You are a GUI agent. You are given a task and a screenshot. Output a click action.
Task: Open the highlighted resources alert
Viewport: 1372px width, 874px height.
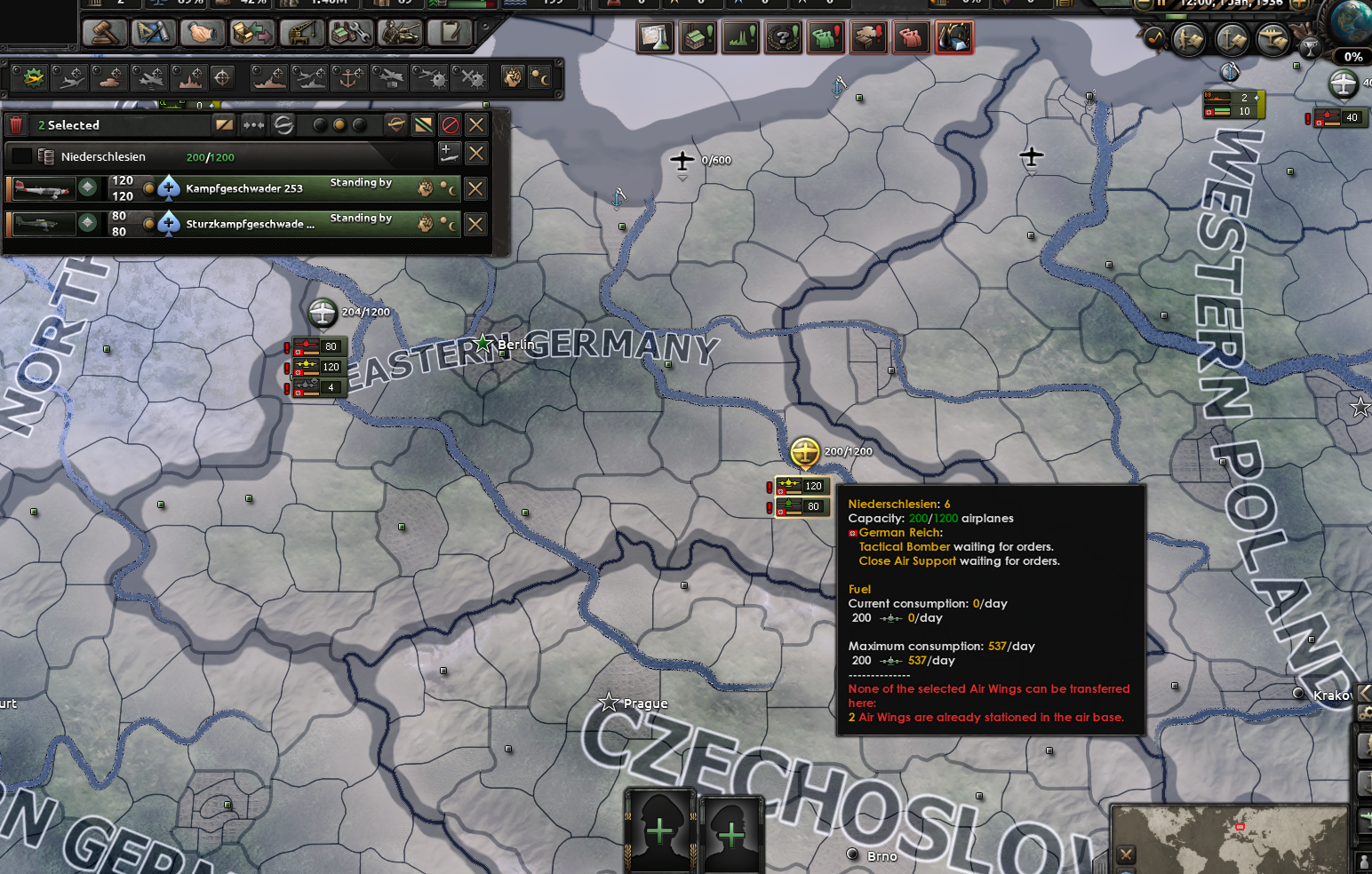pos(954,36)
